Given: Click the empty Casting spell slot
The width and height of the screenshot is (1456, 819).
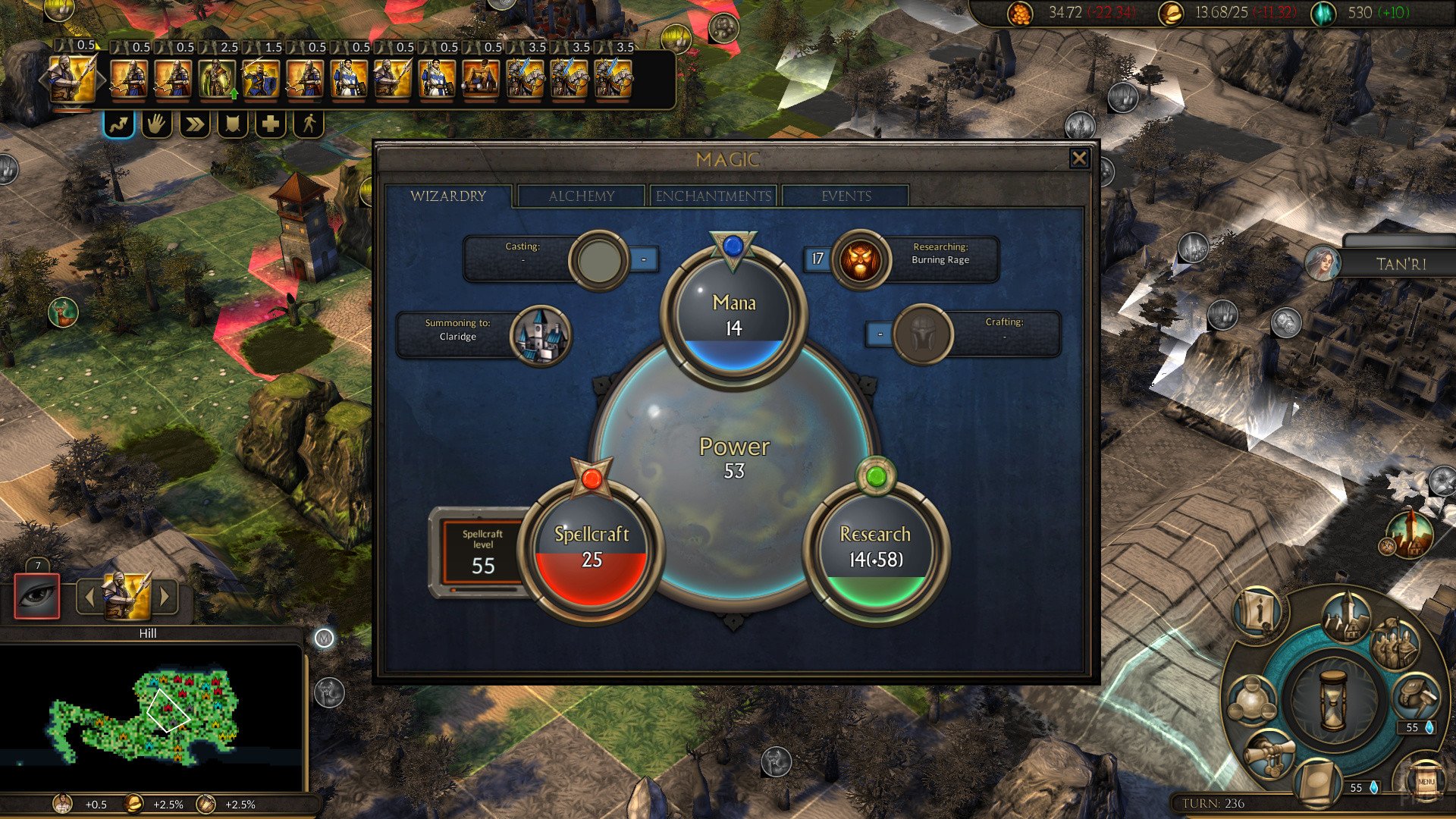Looking at the screenshot, I should coord(598,259).
